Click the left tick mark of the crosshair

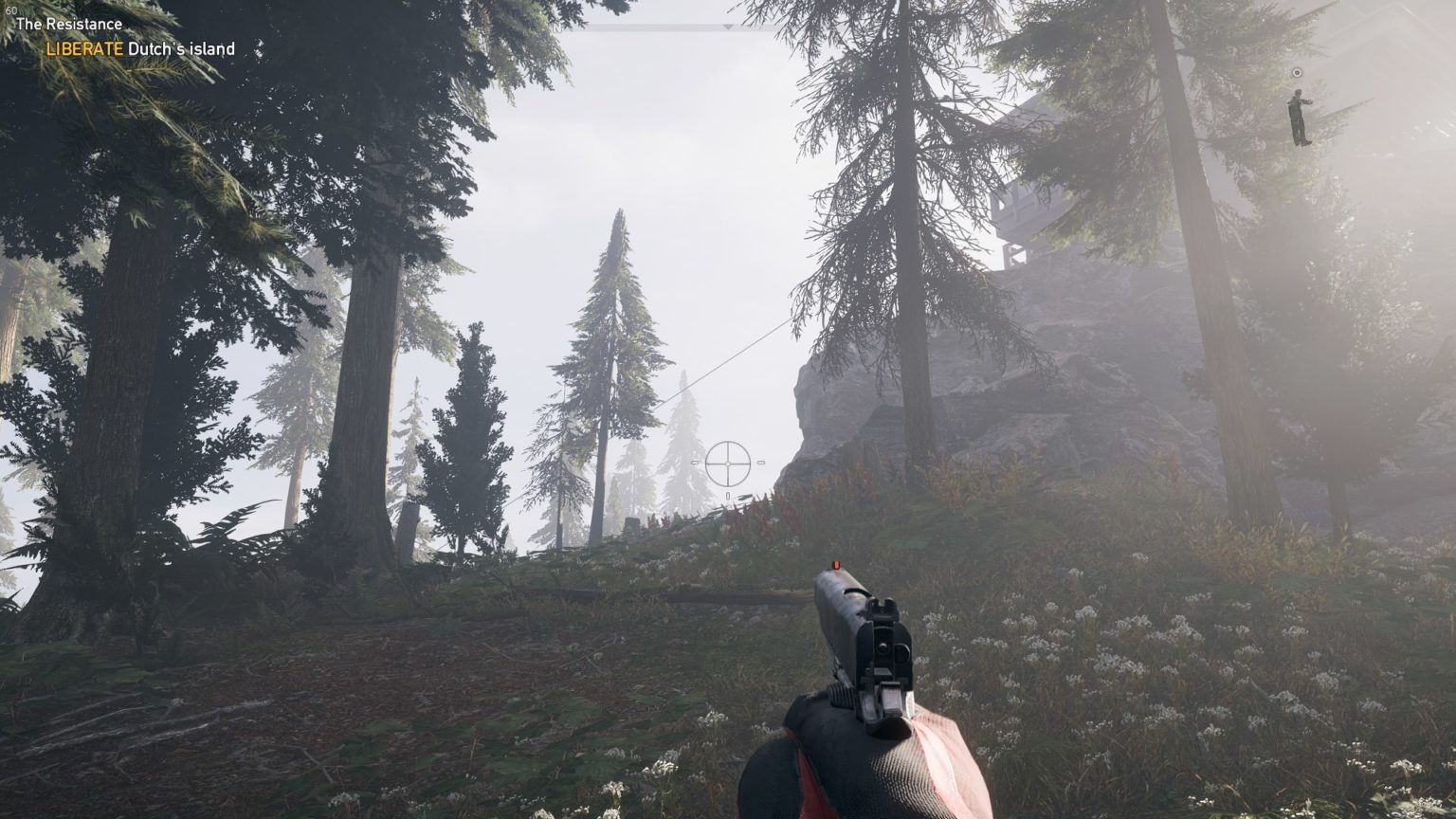coord(695,463)
